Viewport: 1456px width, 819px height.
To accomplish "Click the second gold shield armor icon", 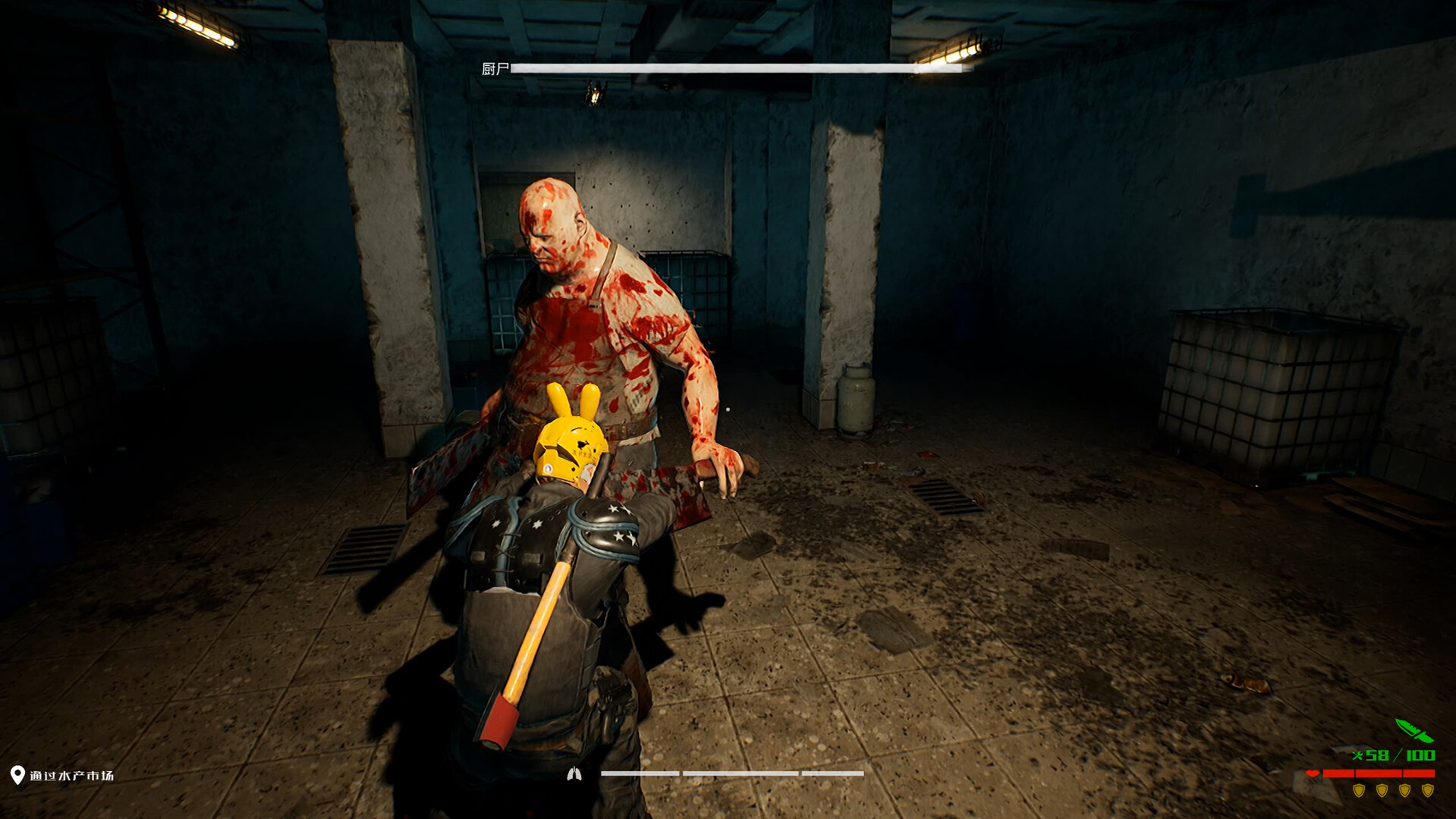I will pyautogui.click(x=1382, y=790).
